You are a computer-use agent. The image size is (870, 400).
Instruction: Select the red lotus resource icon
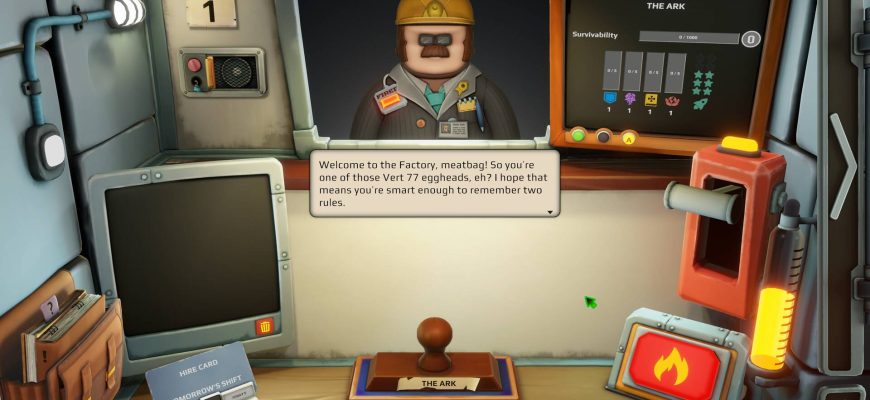pyautogui.click(x=672, y=100)
